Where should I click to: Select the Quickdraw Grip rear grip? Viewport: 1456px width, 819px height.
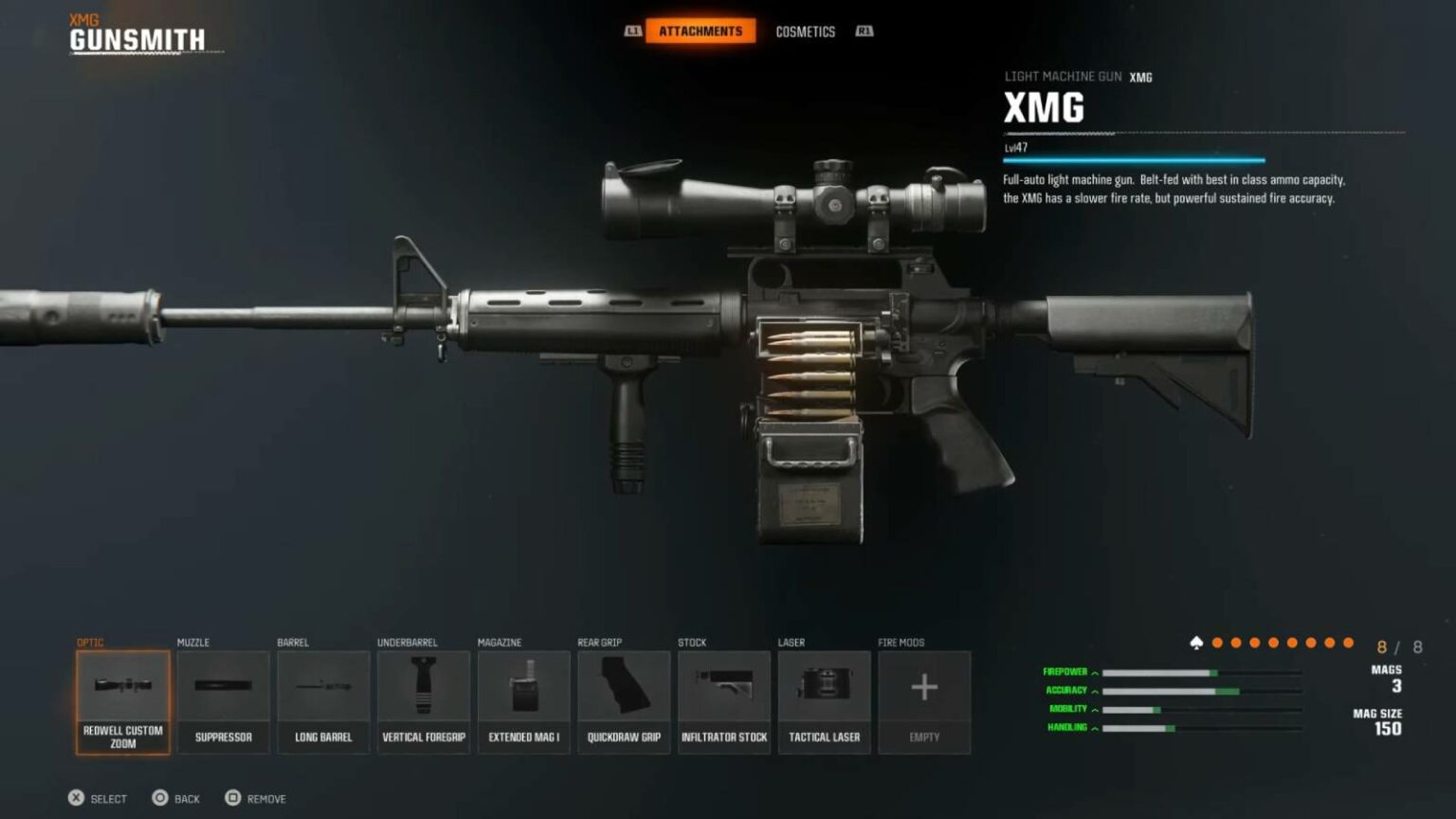[x=624, y=701]
